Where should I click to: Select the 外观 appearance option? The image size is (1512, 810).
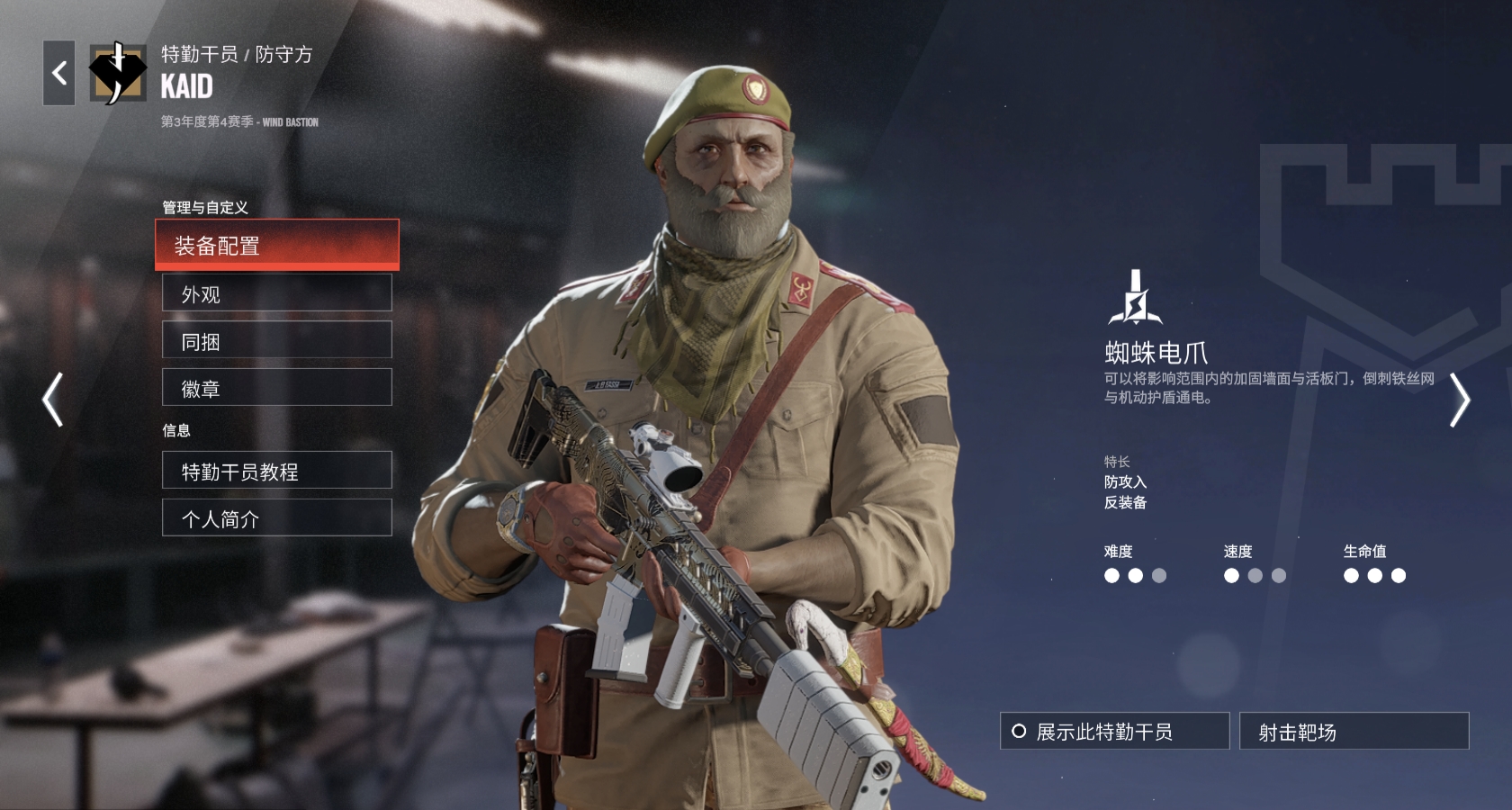coord(276,293)
